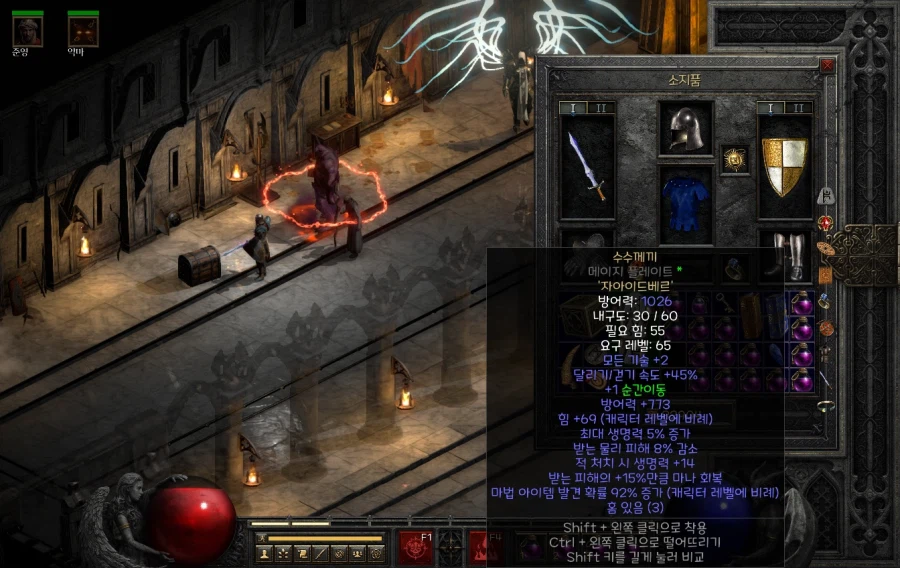Select the equipped helmet slot
Viewport: 900px width, 568px height.
pos(685,127)
